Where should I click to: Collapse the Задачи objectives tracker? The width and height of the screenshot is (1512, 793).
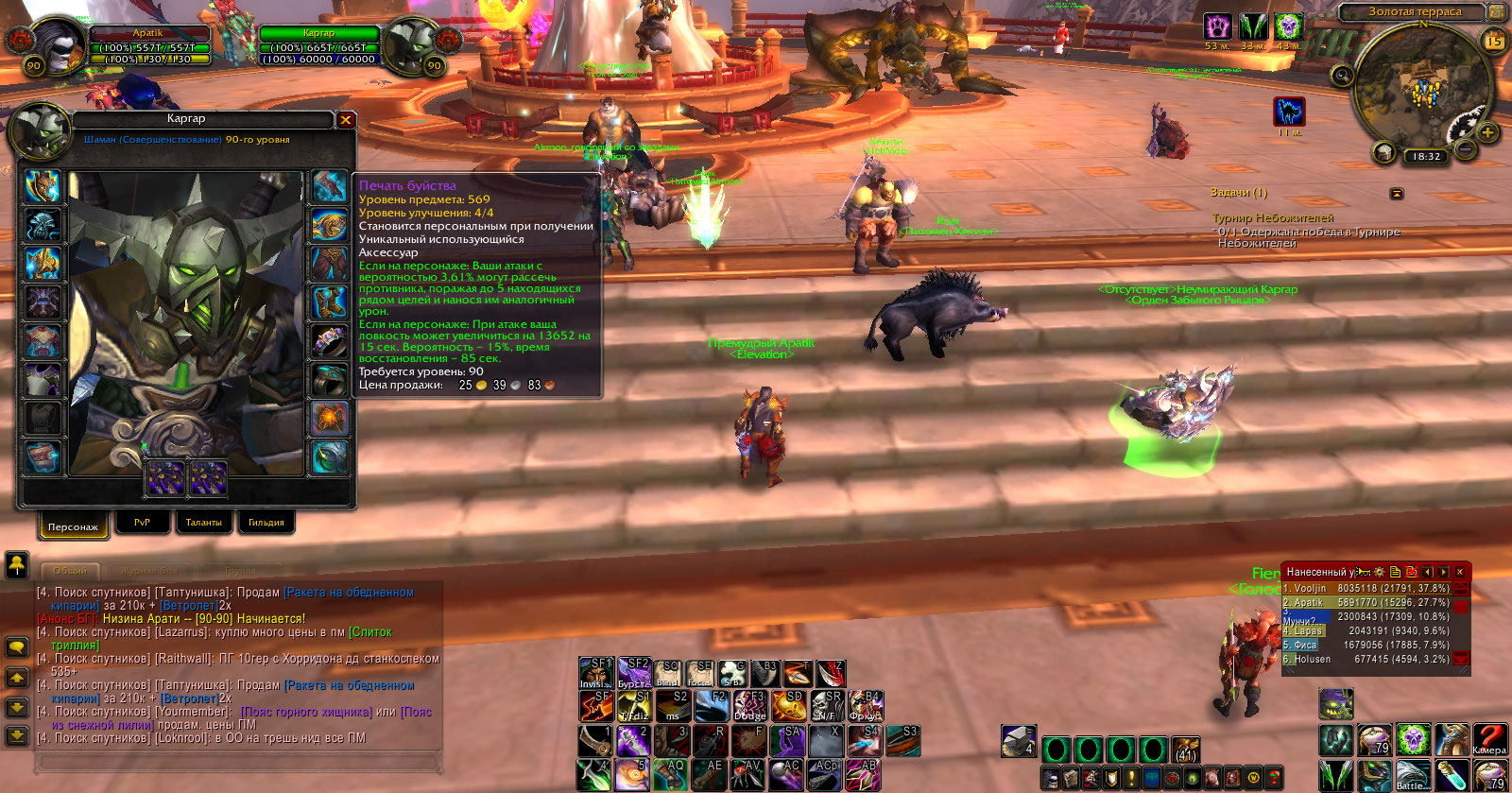click(1397, 193)
